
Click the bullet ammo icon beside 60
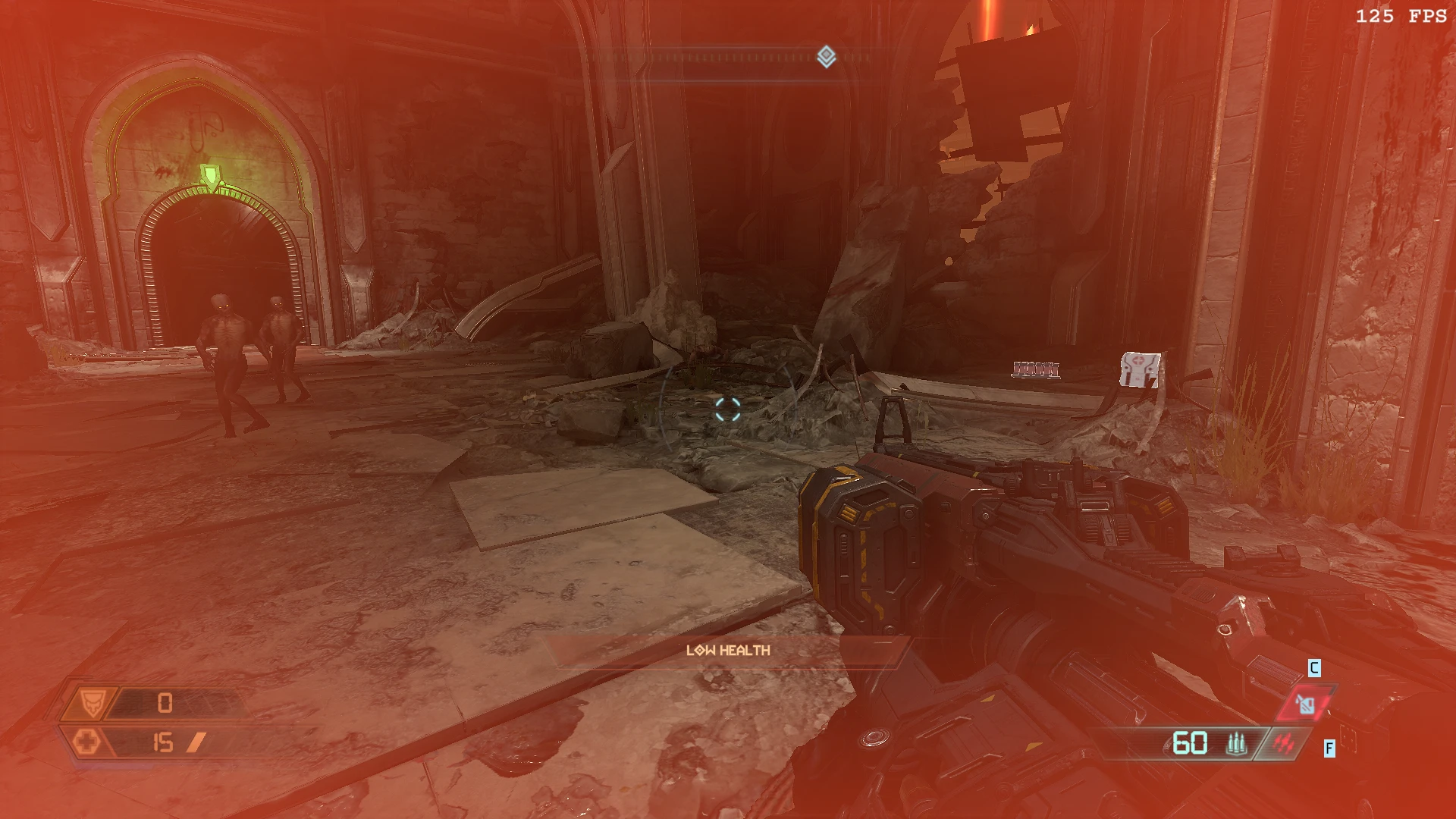[x=1237, y=745]
